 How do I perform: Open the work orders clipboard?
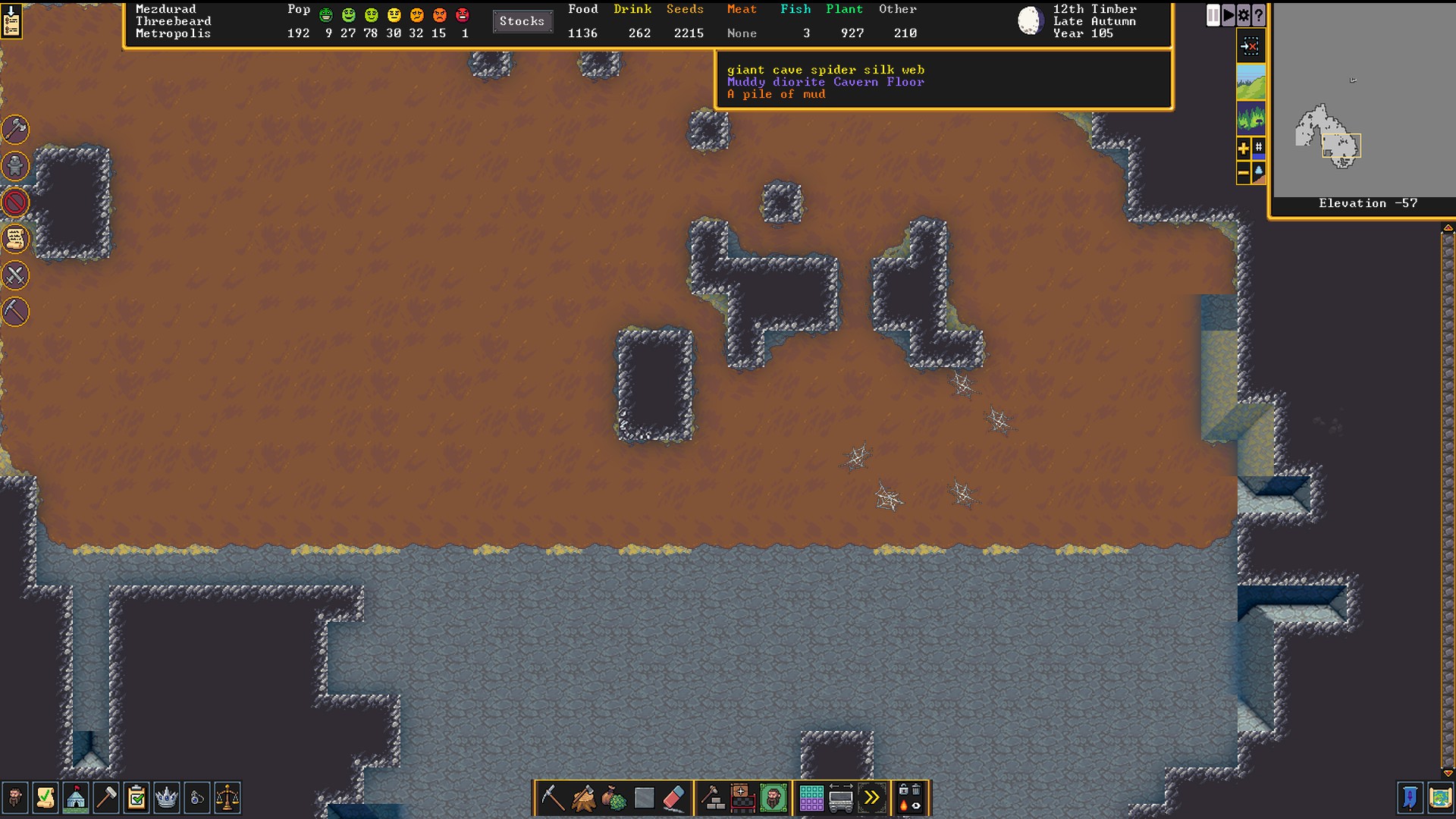tap(136, 798)
